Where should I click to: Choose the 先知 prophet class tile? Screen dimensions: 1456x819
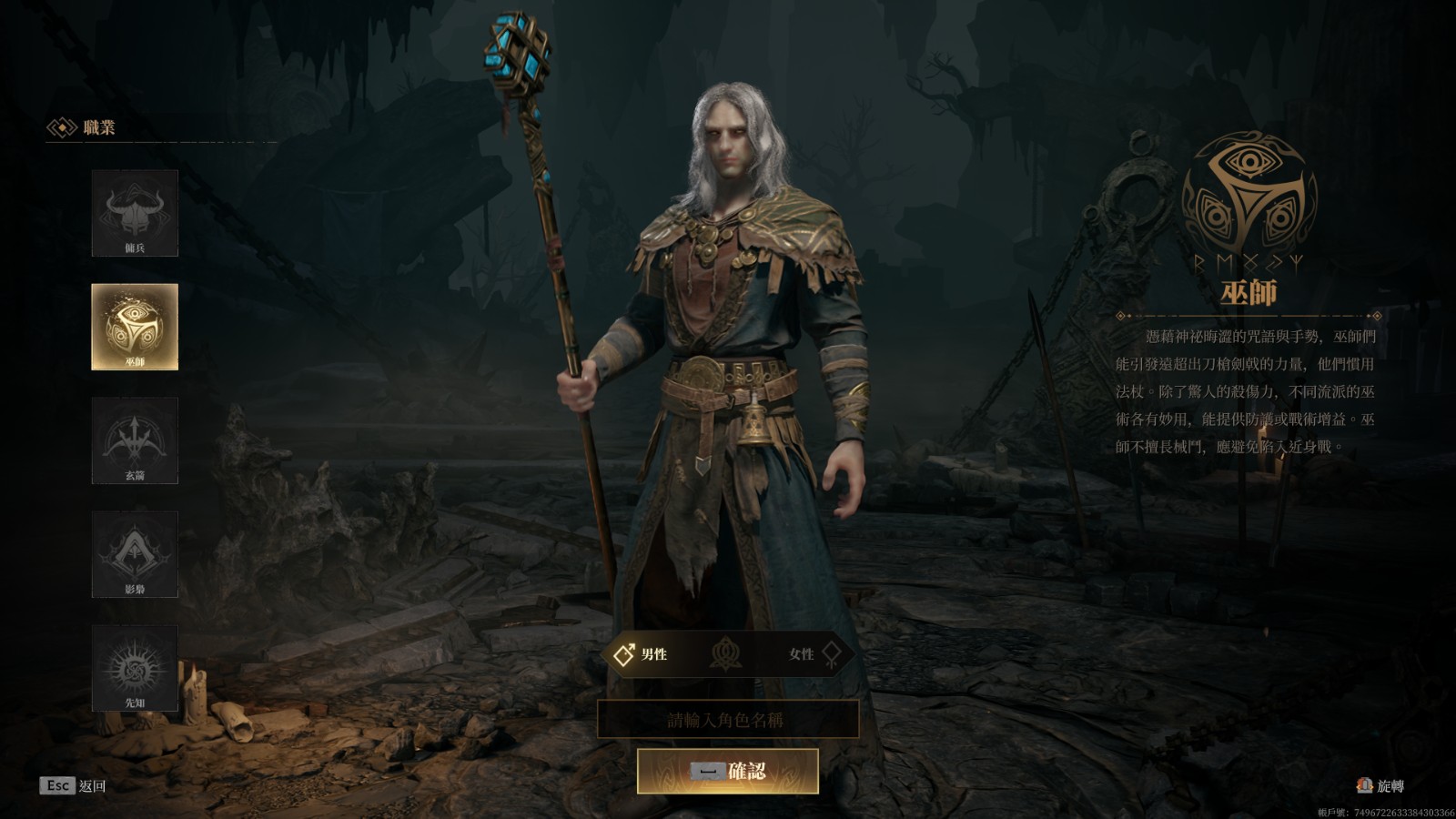(135, 668)
